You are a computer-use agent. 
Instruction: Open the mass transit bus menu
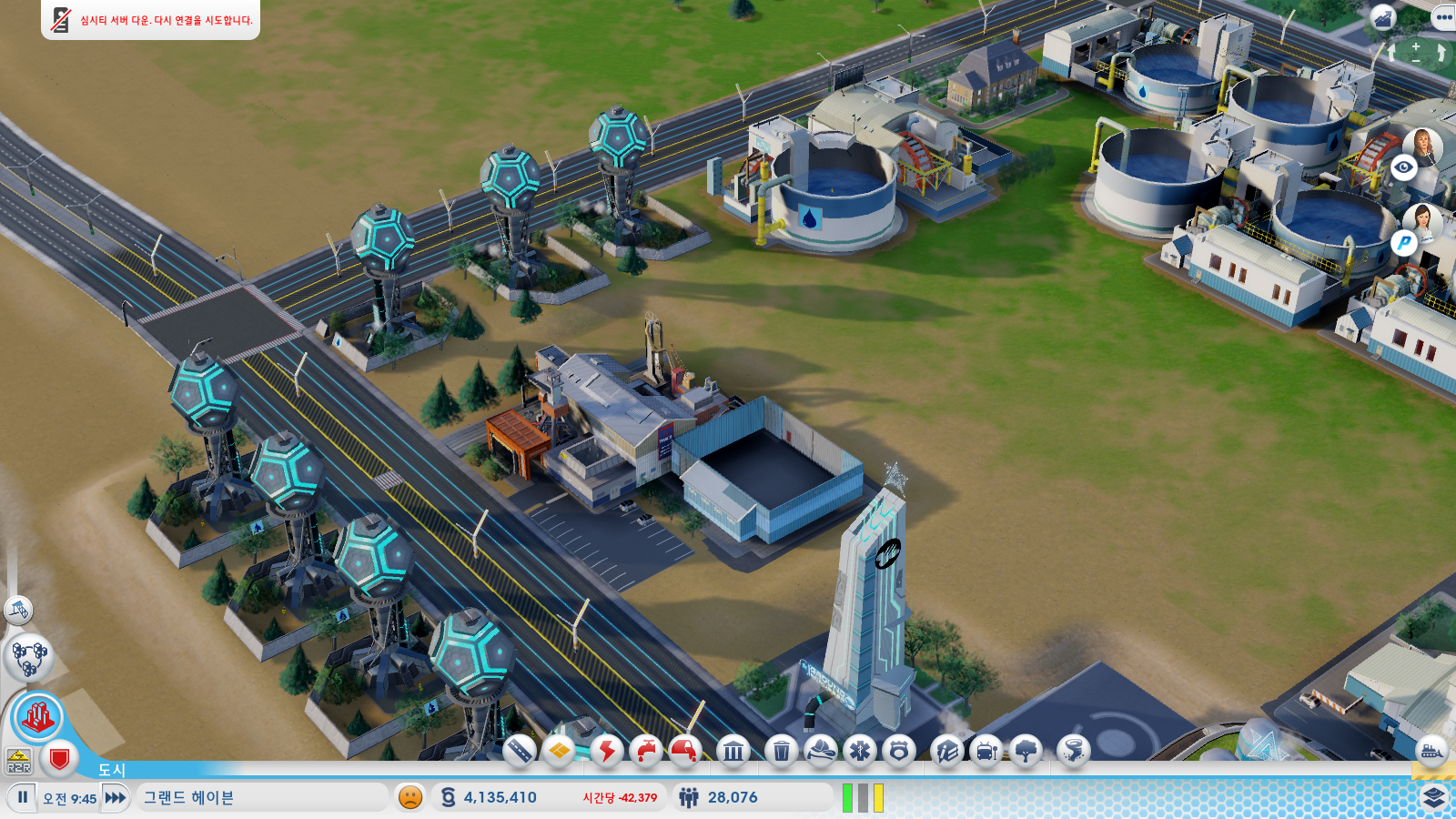(x=986, y=751)
